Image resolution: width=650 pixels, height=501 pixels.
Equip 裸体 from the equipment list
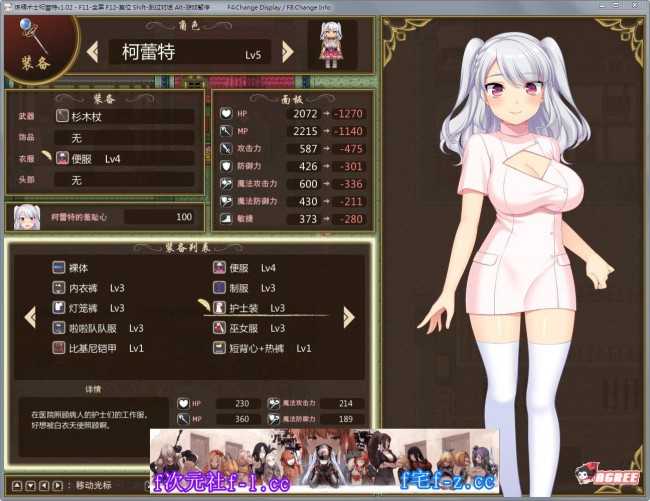click(78, 268)
